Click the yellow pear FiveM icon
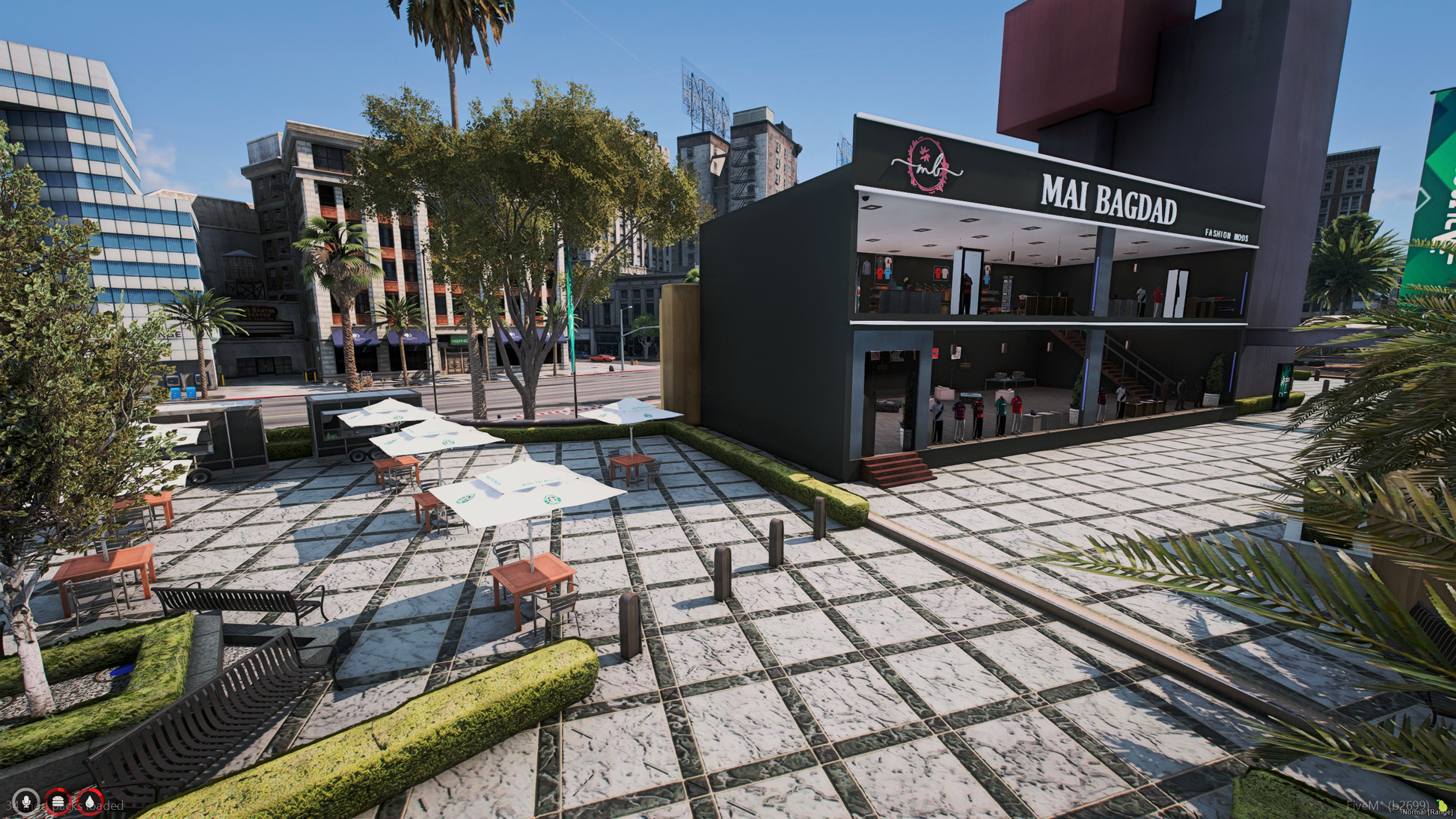This screenshot has height=819, width=1456. click(1441, 805)
